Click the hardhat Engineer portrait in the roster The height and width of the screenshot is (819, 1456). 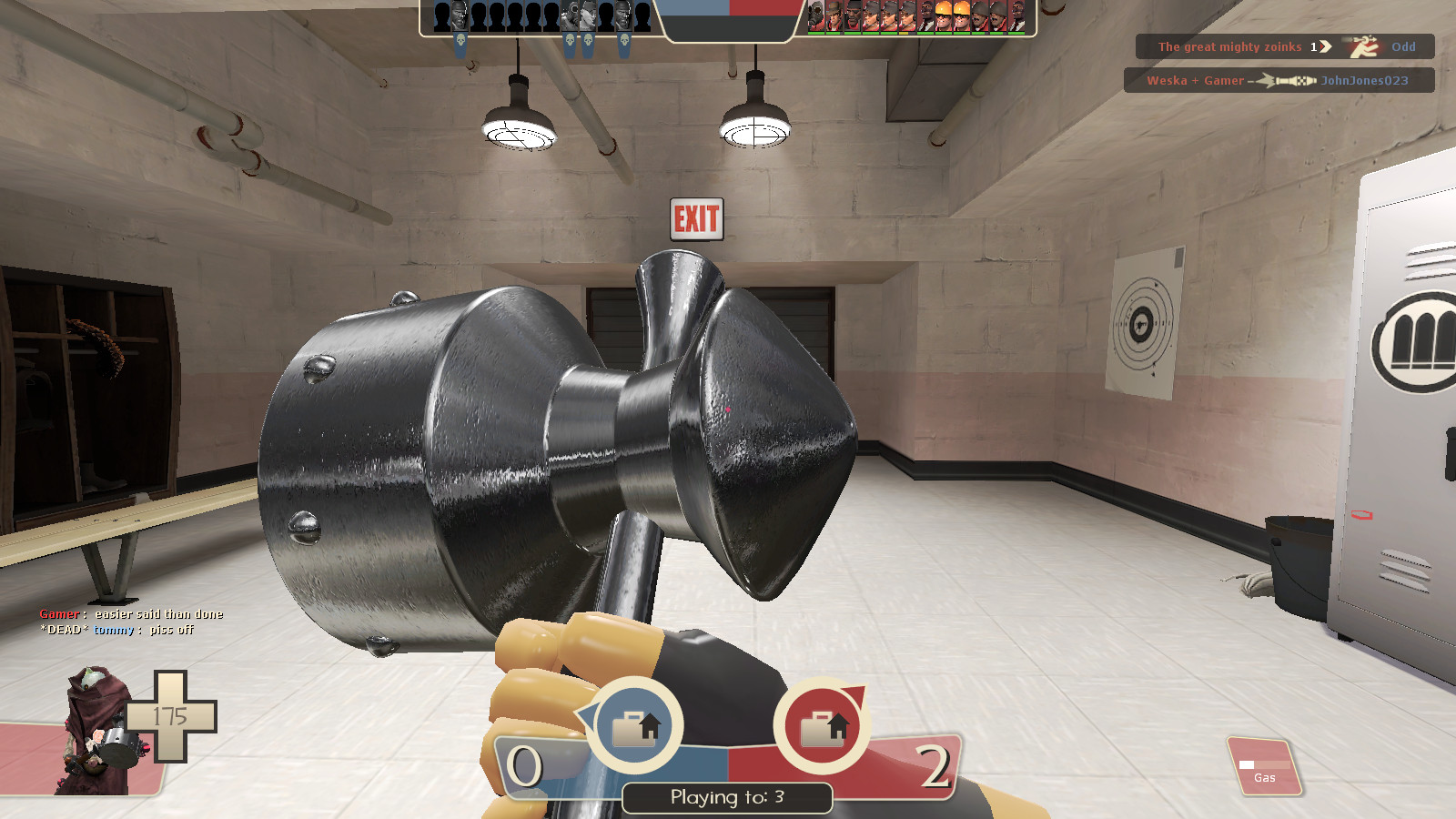(945, 16)
